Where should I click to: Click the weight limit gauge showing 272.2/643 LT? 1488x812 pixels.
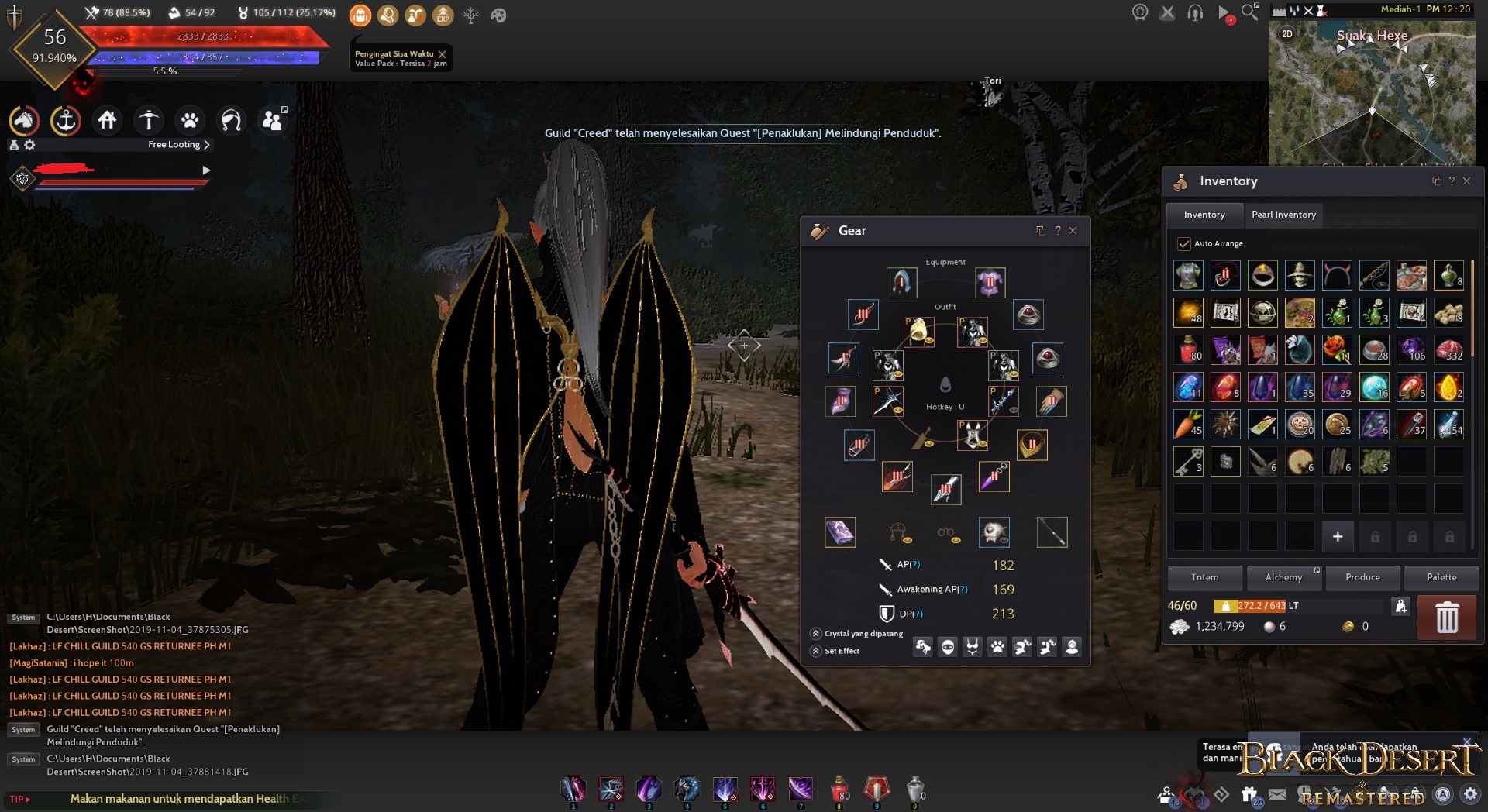(1261, 606)
